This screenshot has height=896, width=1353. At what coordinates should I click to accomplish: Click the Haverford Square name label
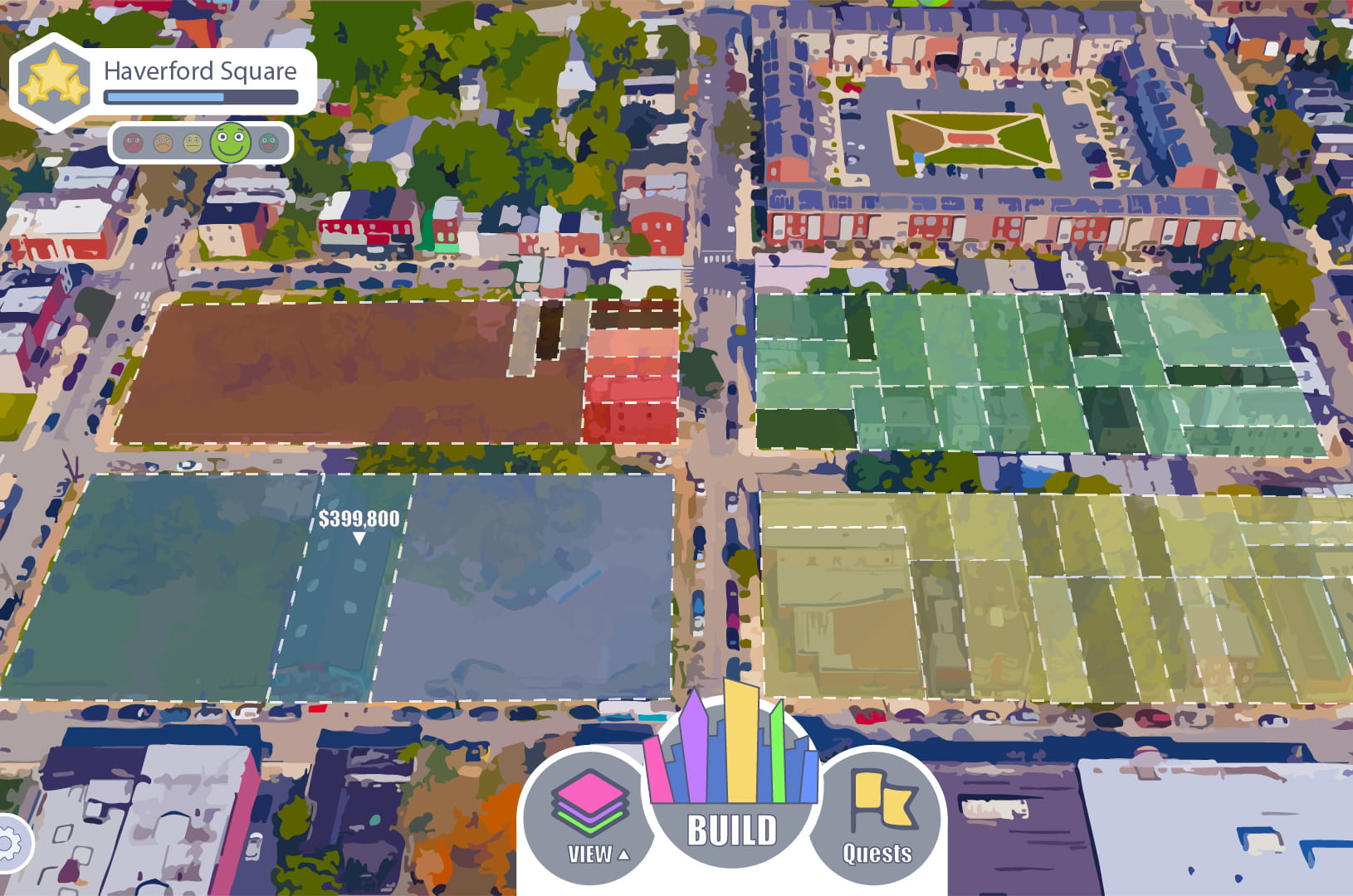(199, 71)
